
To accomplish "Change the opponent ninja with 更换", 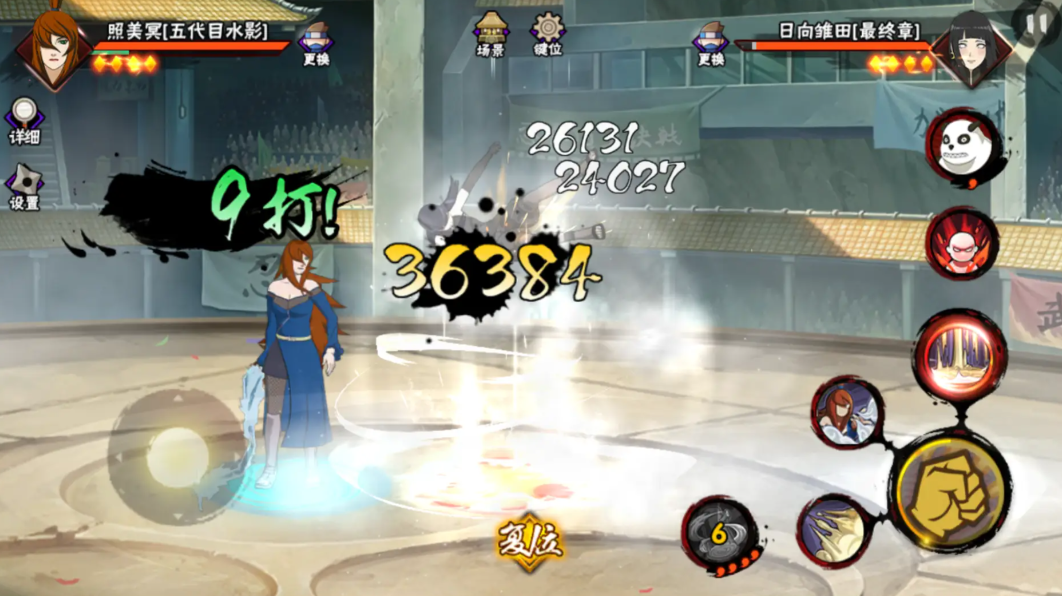I will pyautogui.click(x=711, y=43).
